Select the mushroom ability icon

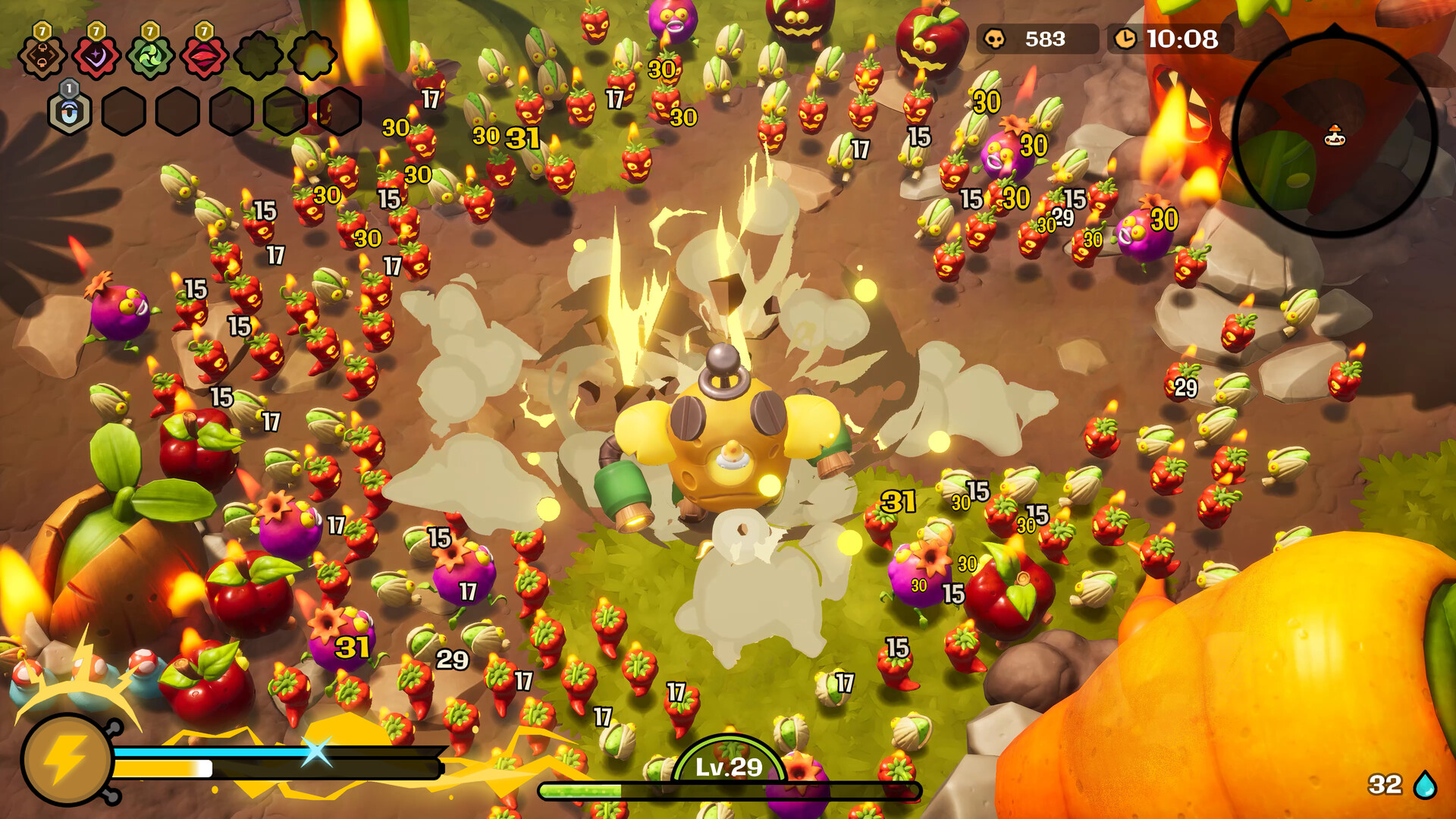click(x=42, y=57)
